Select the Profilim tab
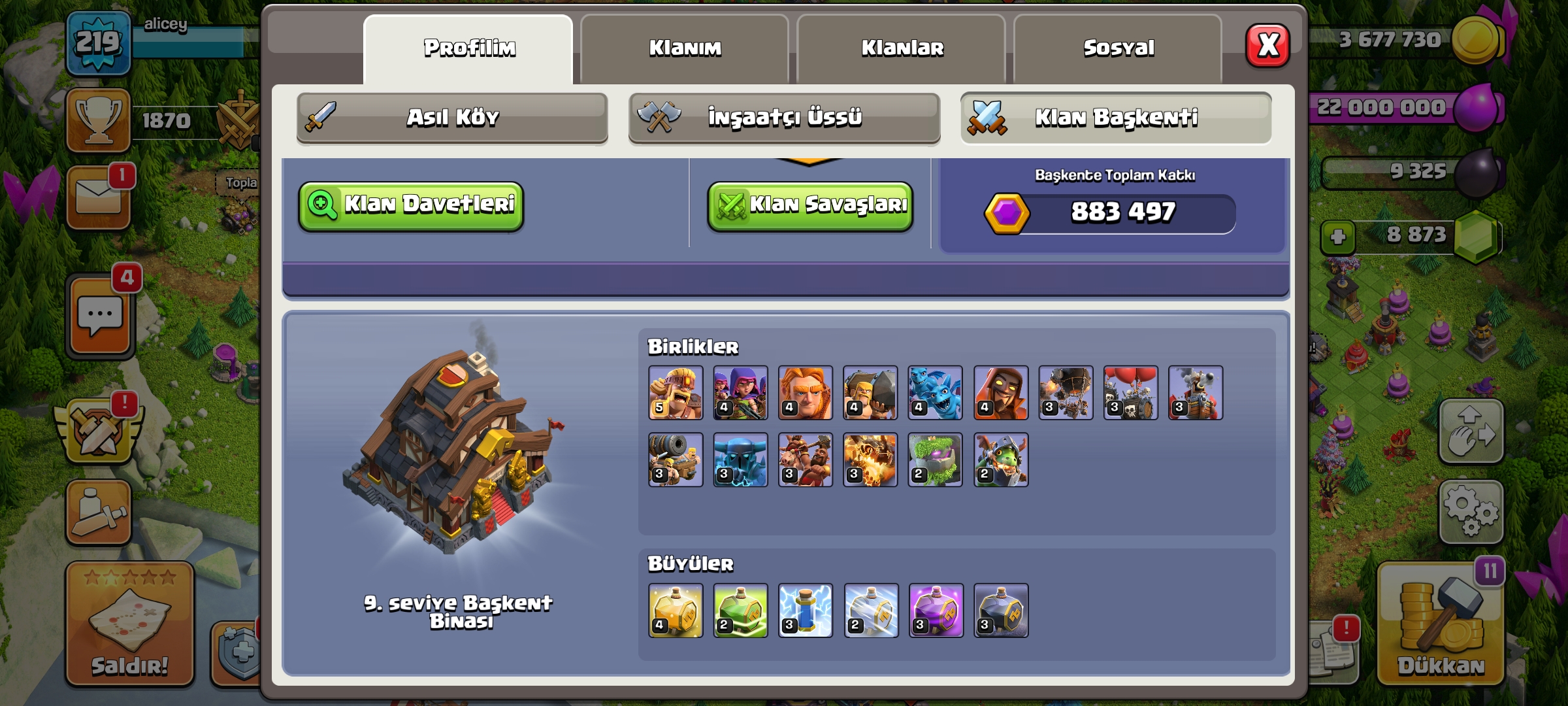The height and width of the screenshot is (706, 1568). 469,48
